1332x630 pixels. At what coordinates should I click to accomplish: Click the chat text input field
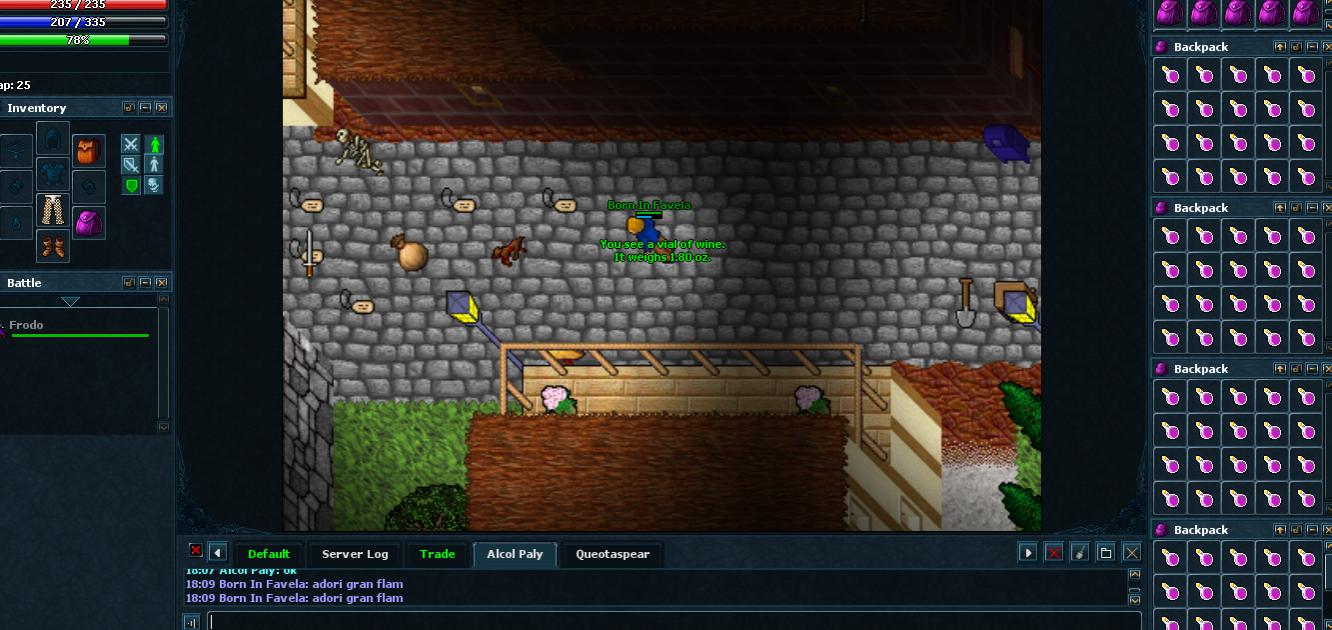point(670,621)
